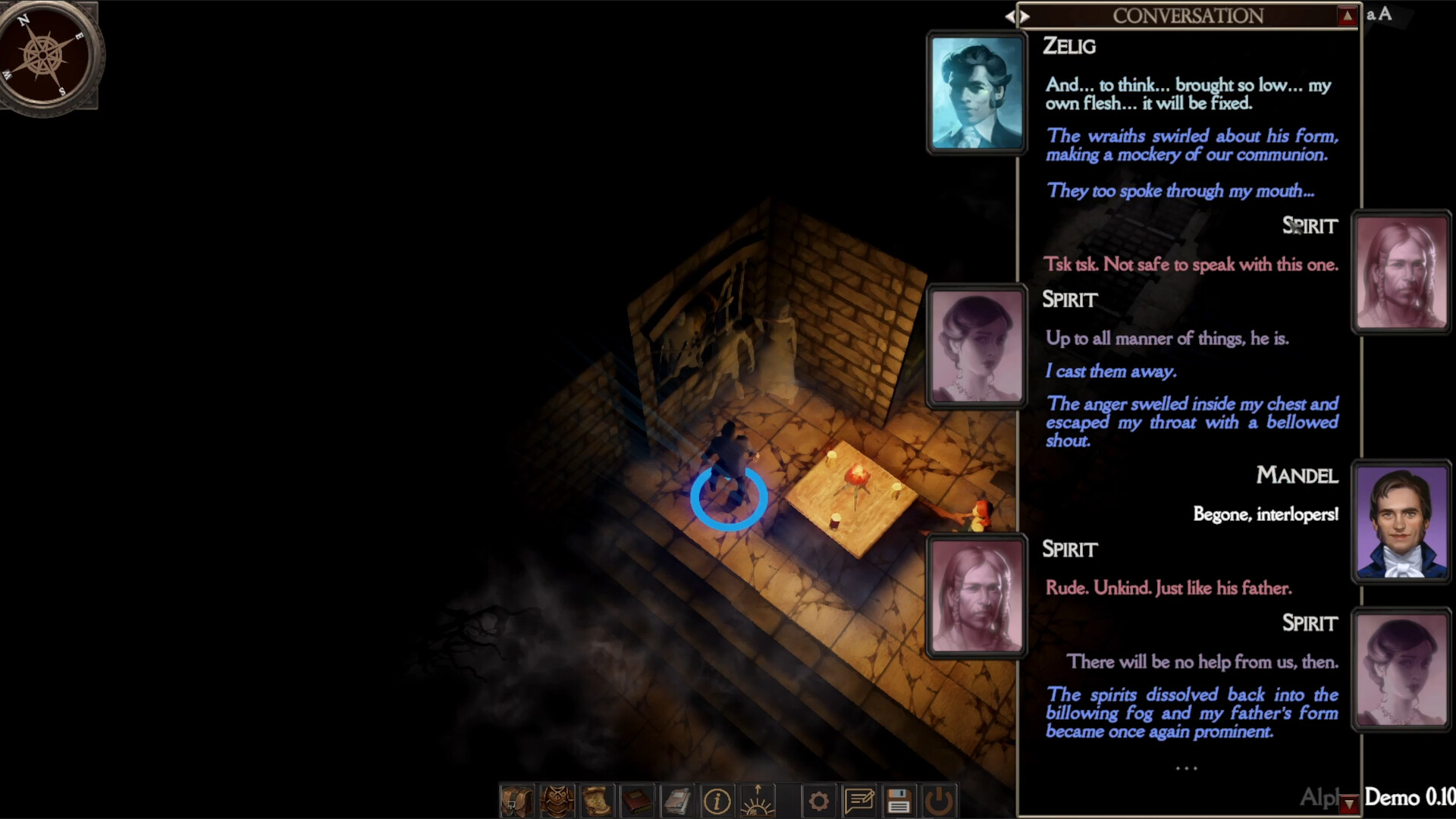Viewport: 1456px width, 819px height.
Task: Click the save game floppy disk icon
Action: click(x=900, y=800)
